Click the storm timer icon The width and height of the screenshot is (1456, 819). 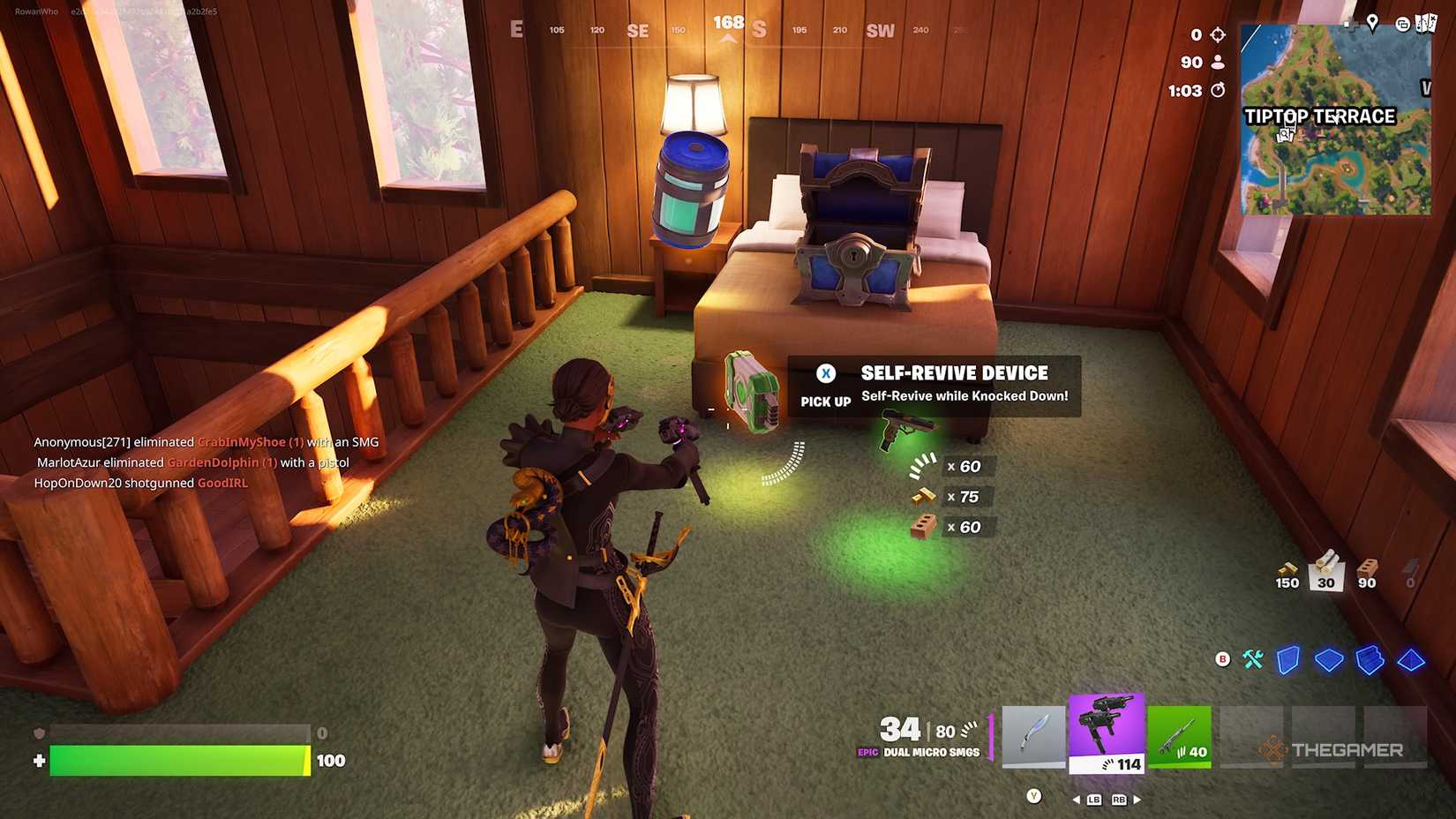click(x=1219, y=90)
